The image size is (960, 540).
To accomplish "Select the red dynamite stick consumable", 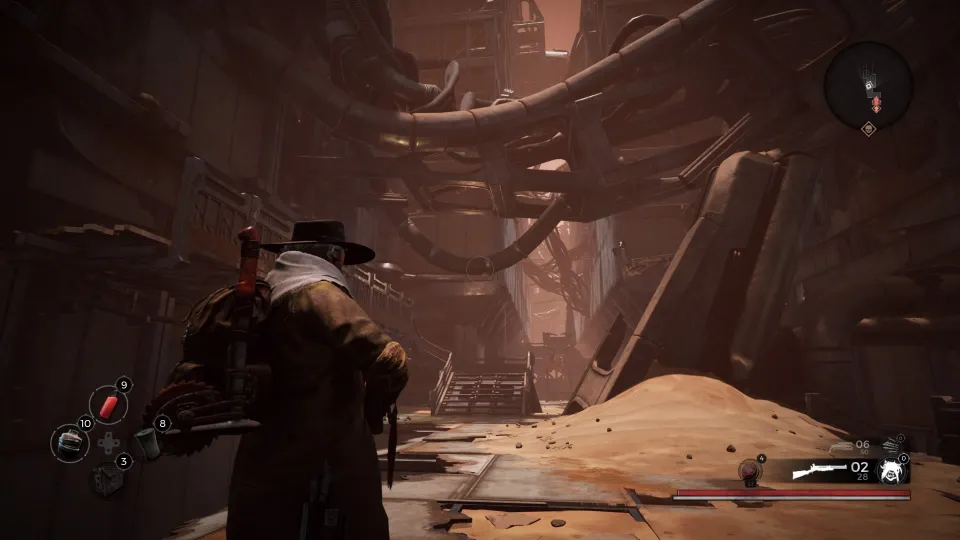I will 108,405.
